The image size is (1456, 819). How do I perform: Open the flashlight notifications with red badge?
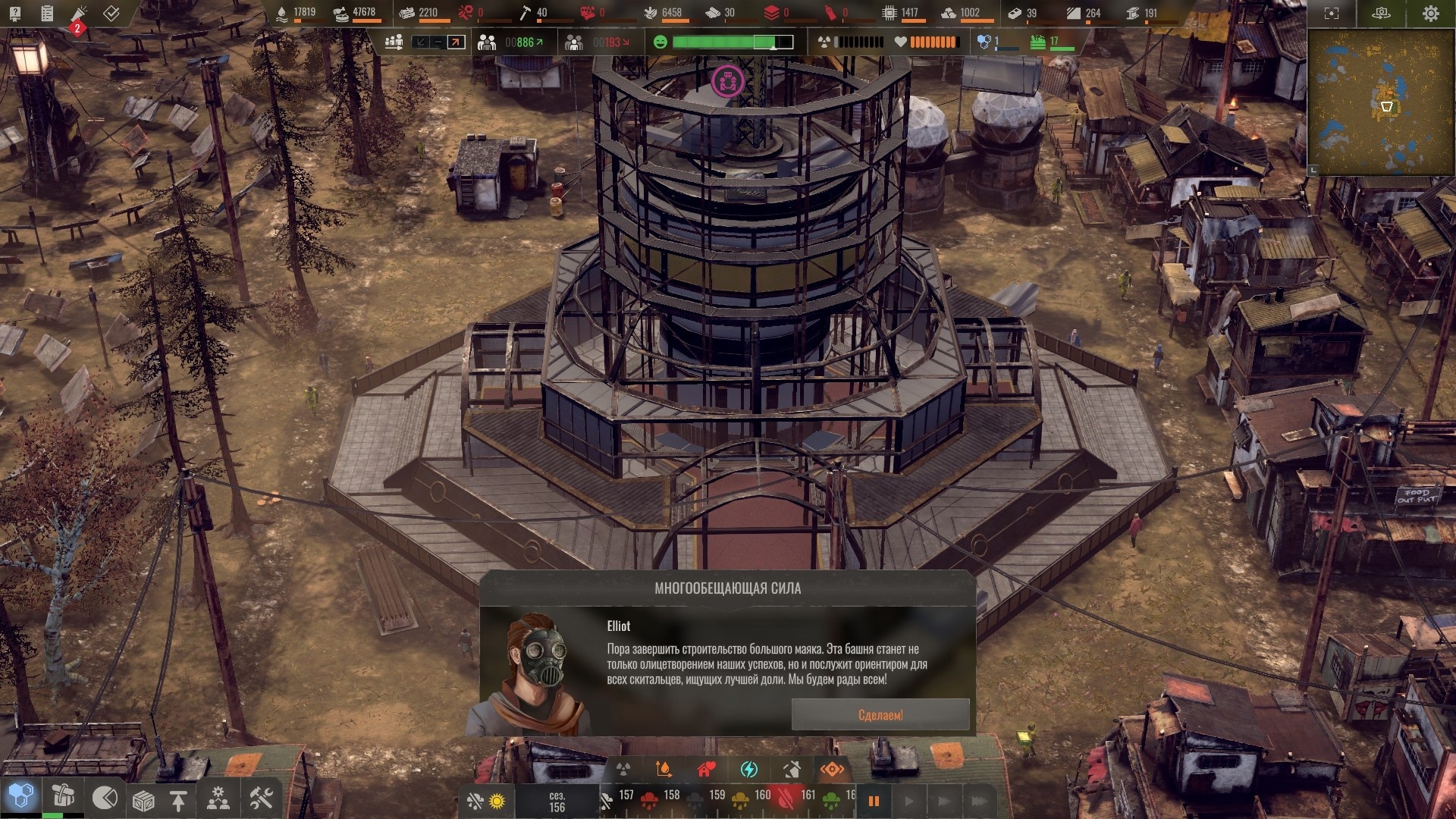coord(80,14)
